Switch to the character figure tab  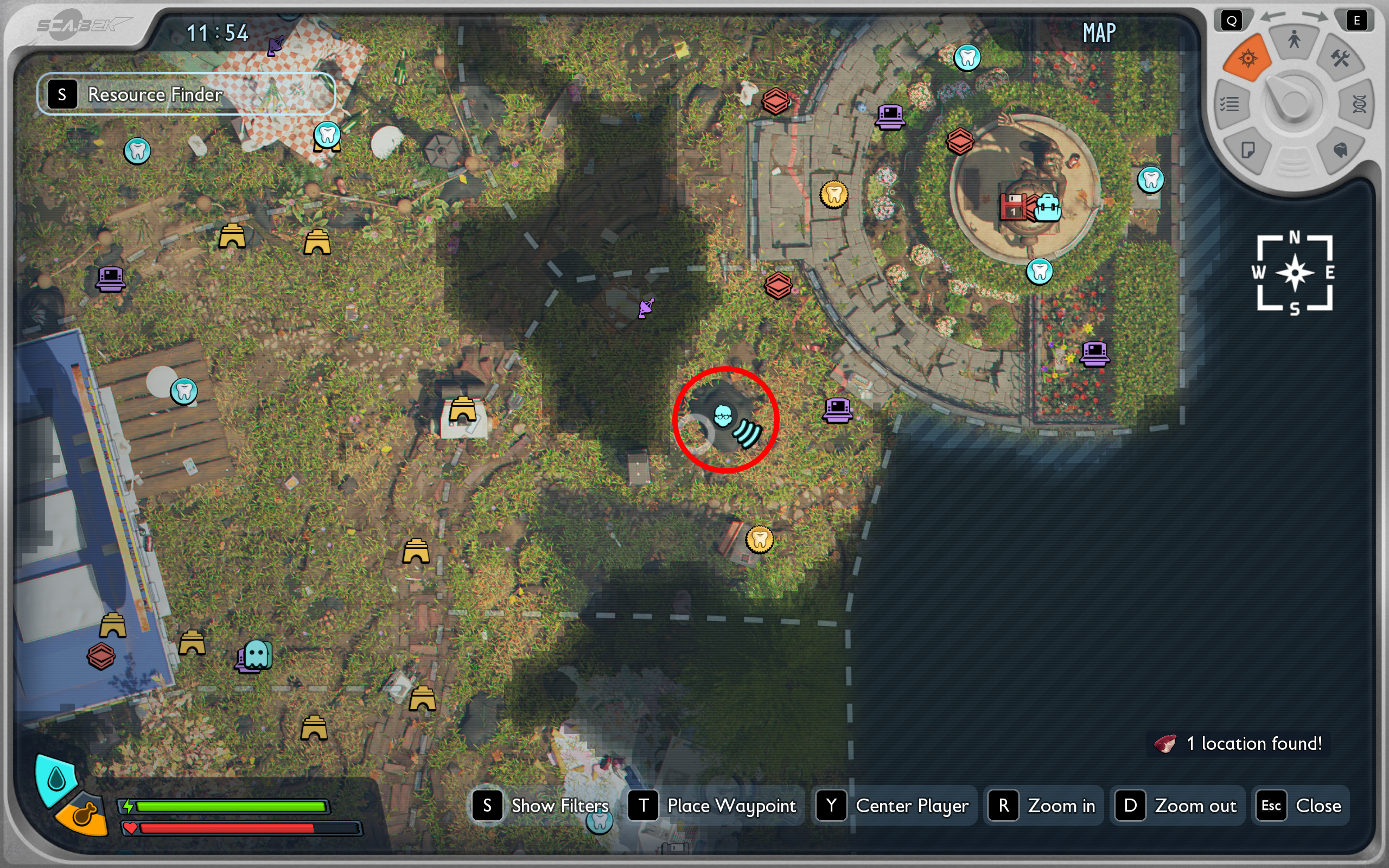pos(1294,40)
